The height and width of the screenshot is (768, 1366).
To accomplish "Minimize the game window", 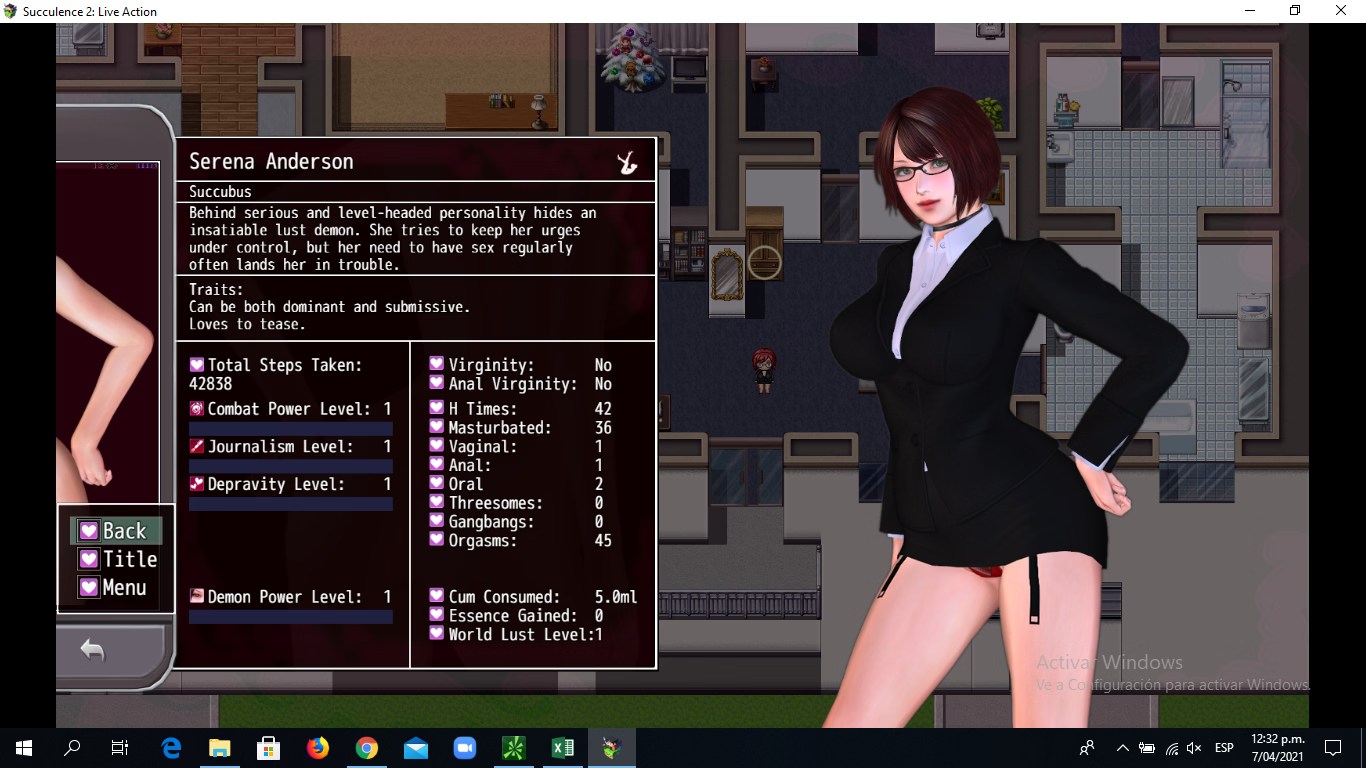I will pos(1250,11).
